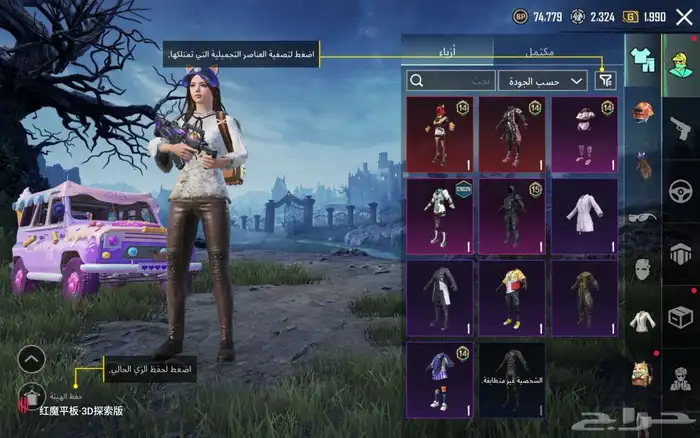700x438 pixels.
Task: Show the vehicle steering wheel section
Action: pos(681,190)
